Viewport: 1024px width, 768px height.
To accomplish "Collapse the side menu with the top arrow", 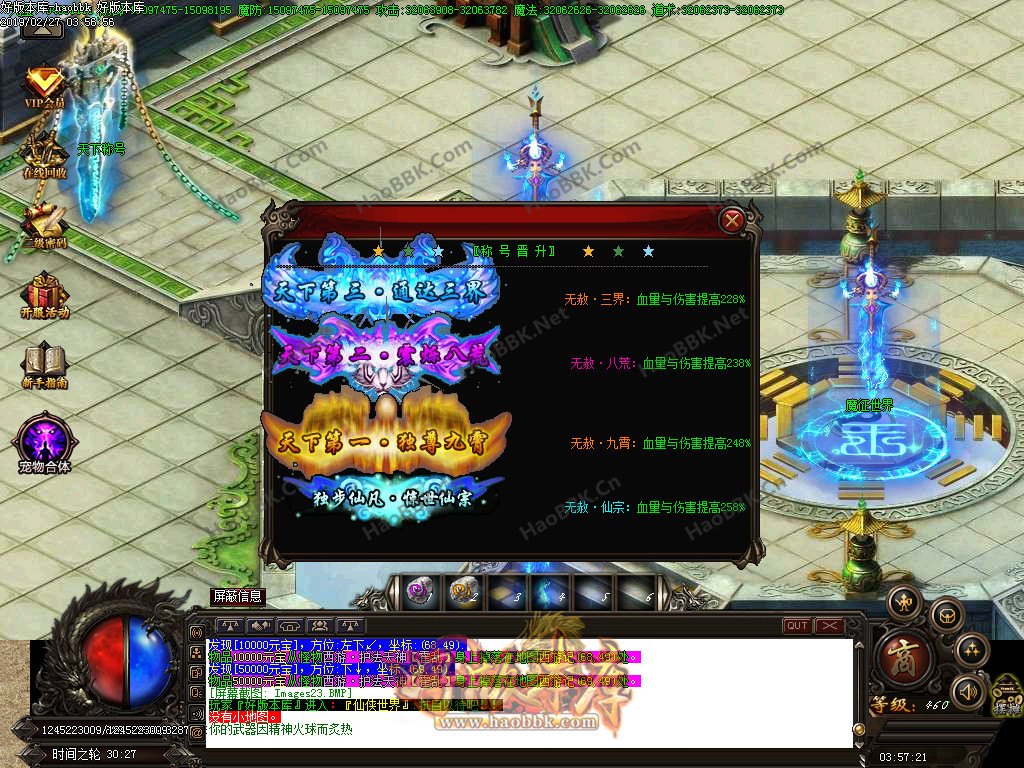I will 42,28.
